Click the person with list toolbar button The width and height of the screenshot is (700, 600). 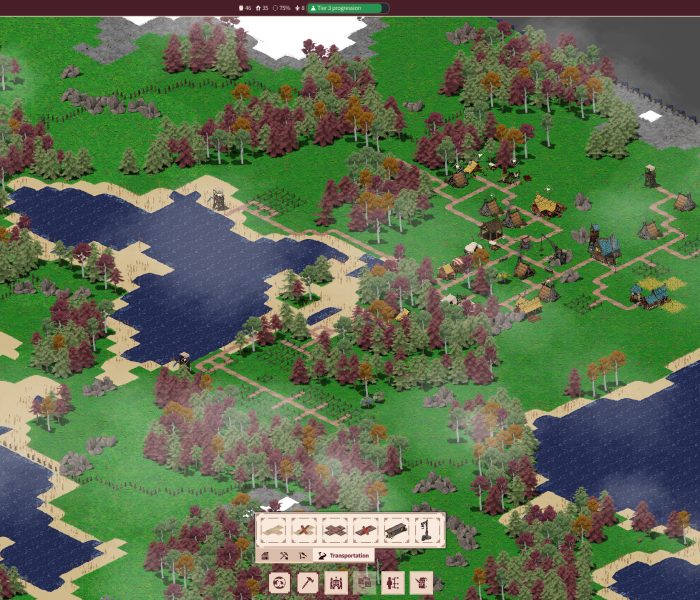click(392, 582)
